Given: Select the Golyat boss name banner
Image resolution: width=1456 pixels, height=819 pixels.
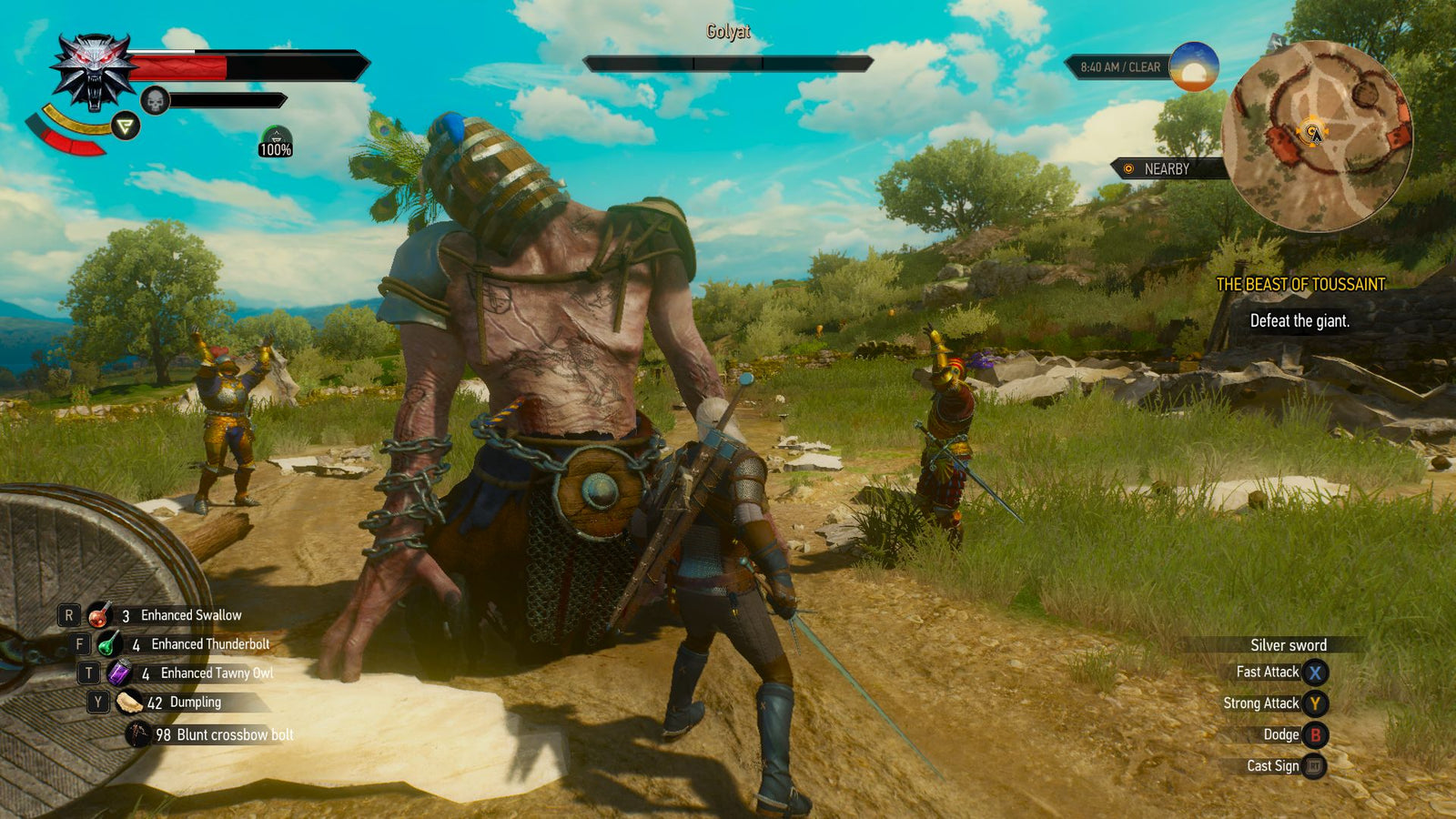Looking at the screenshot, I should 728,29.
